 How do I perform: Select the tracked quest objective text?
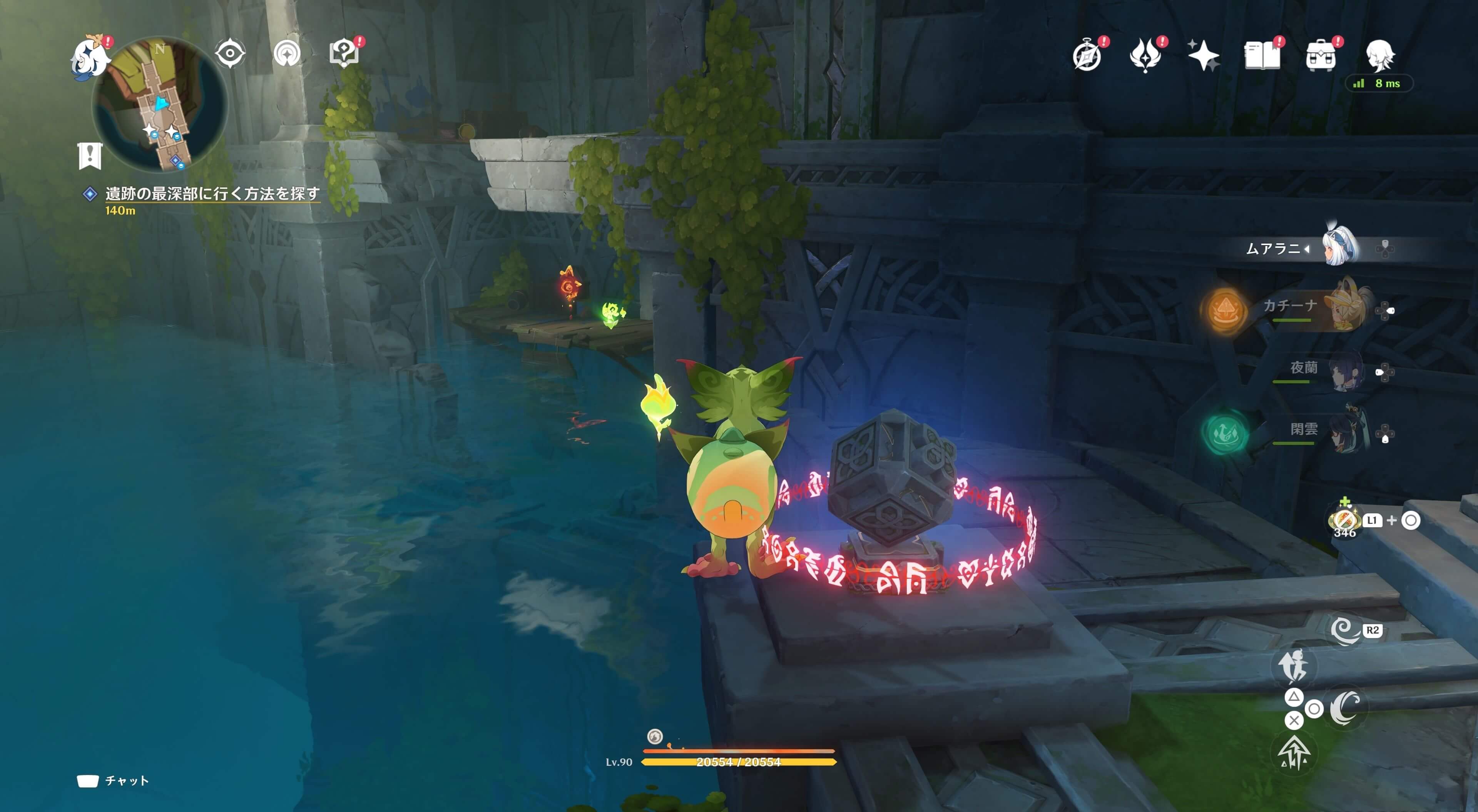pyautogui.click(x=212, y=194)
